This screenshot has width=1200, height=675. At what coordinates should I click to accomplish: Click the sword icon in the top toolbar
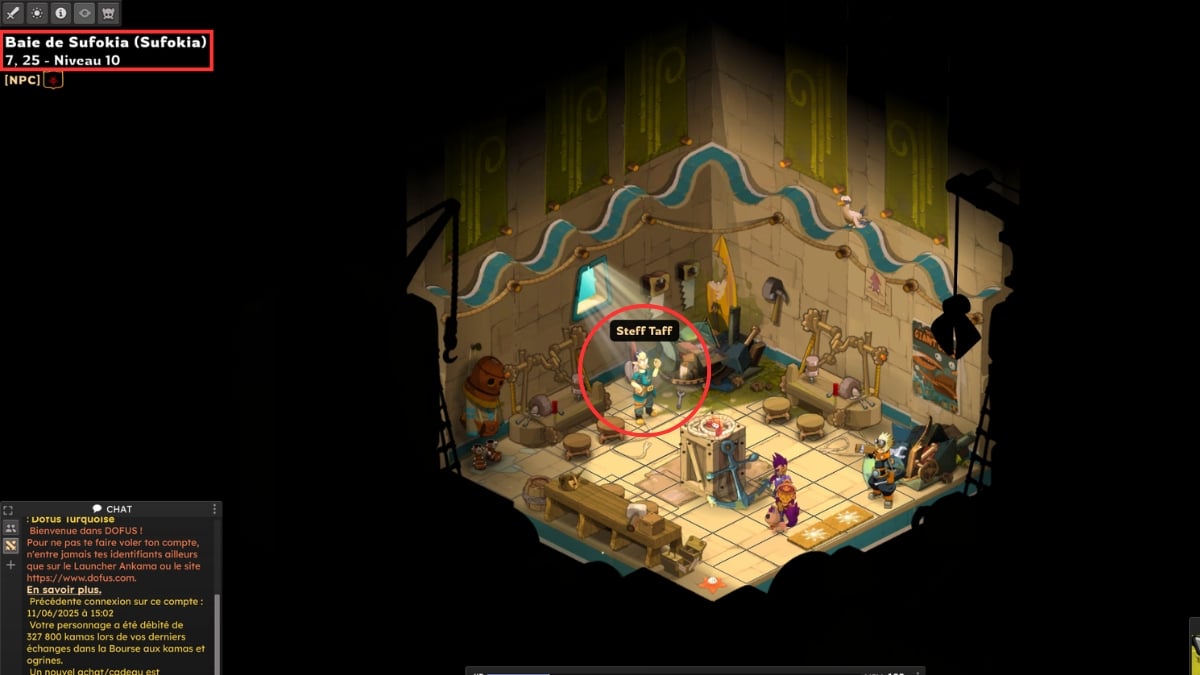13,13
